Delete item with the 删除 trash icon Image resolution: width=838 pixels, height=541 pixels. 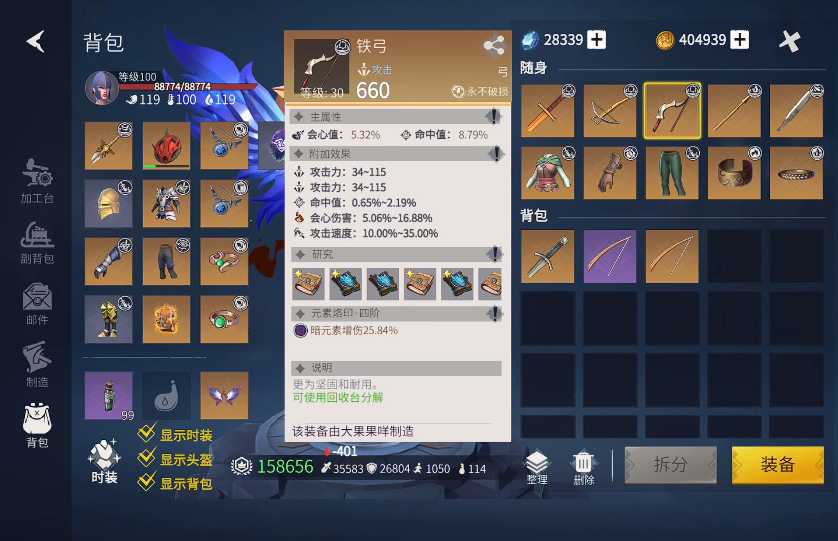click(584, 466)
